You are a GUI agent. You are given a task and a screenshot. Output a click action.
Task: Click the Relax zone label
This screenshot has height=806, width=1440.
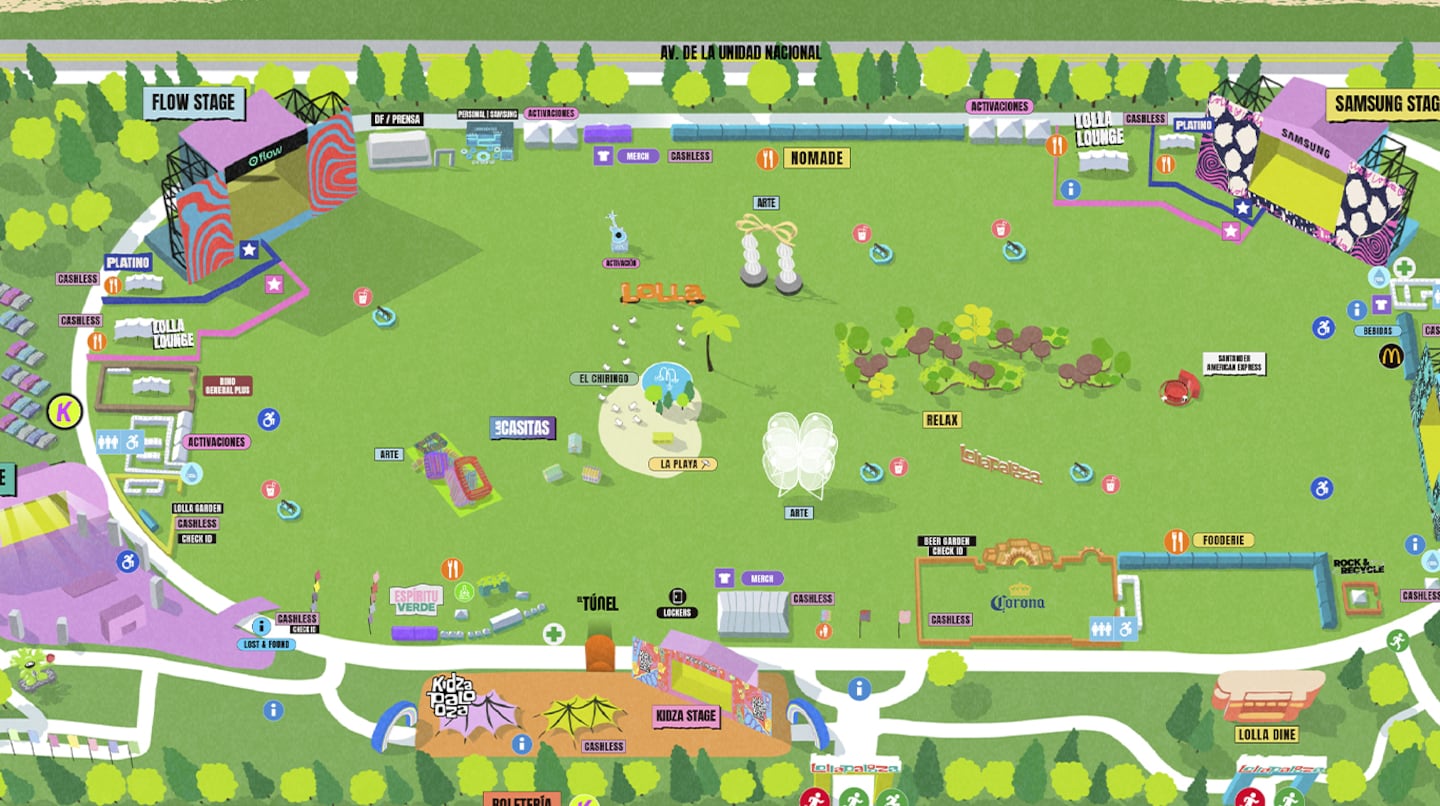click(x=942, y=420)
